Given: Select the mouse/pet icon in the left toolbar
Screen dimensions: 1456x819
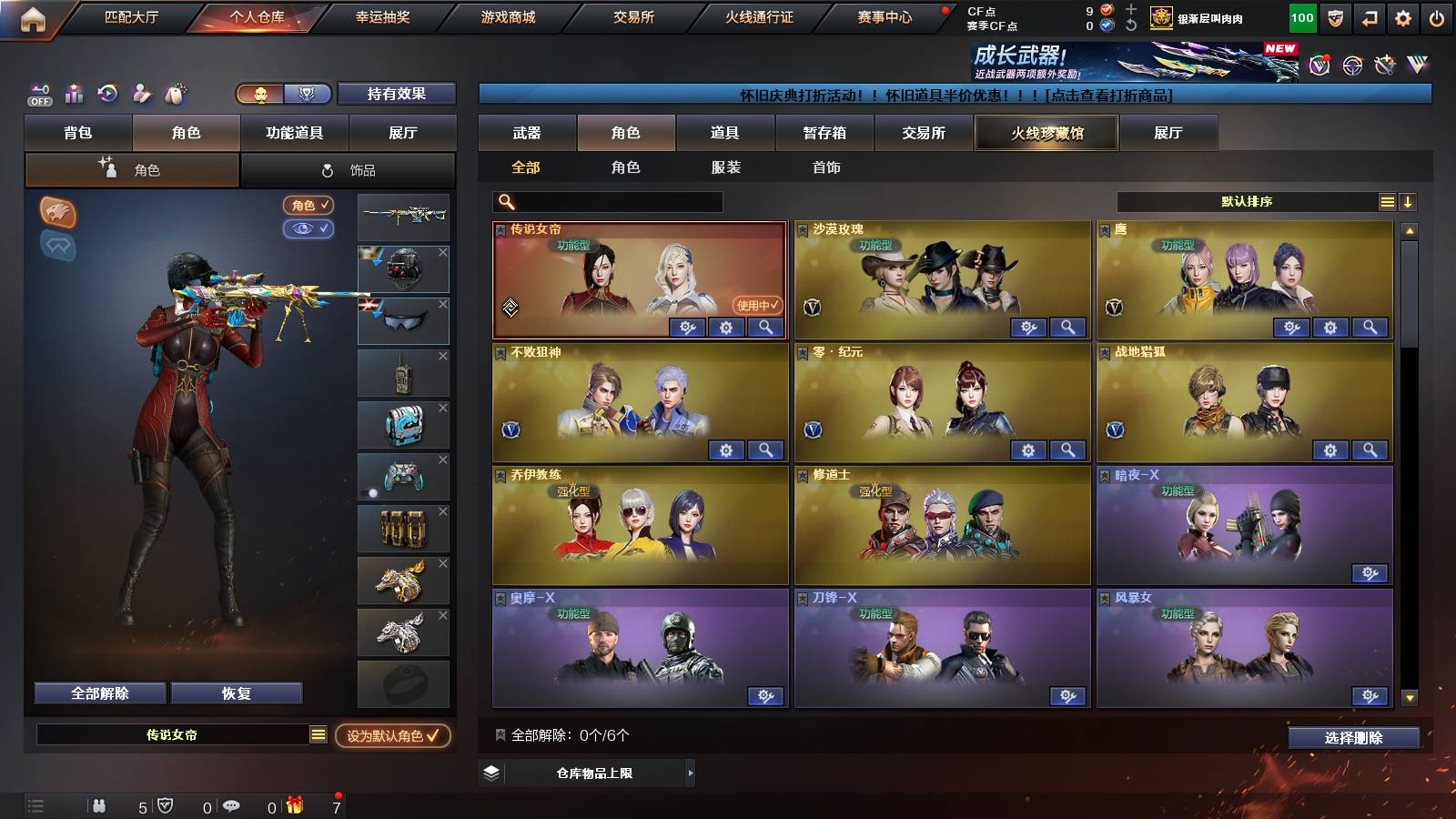Looking at the screenshot, I should click(x=176, y=94).
